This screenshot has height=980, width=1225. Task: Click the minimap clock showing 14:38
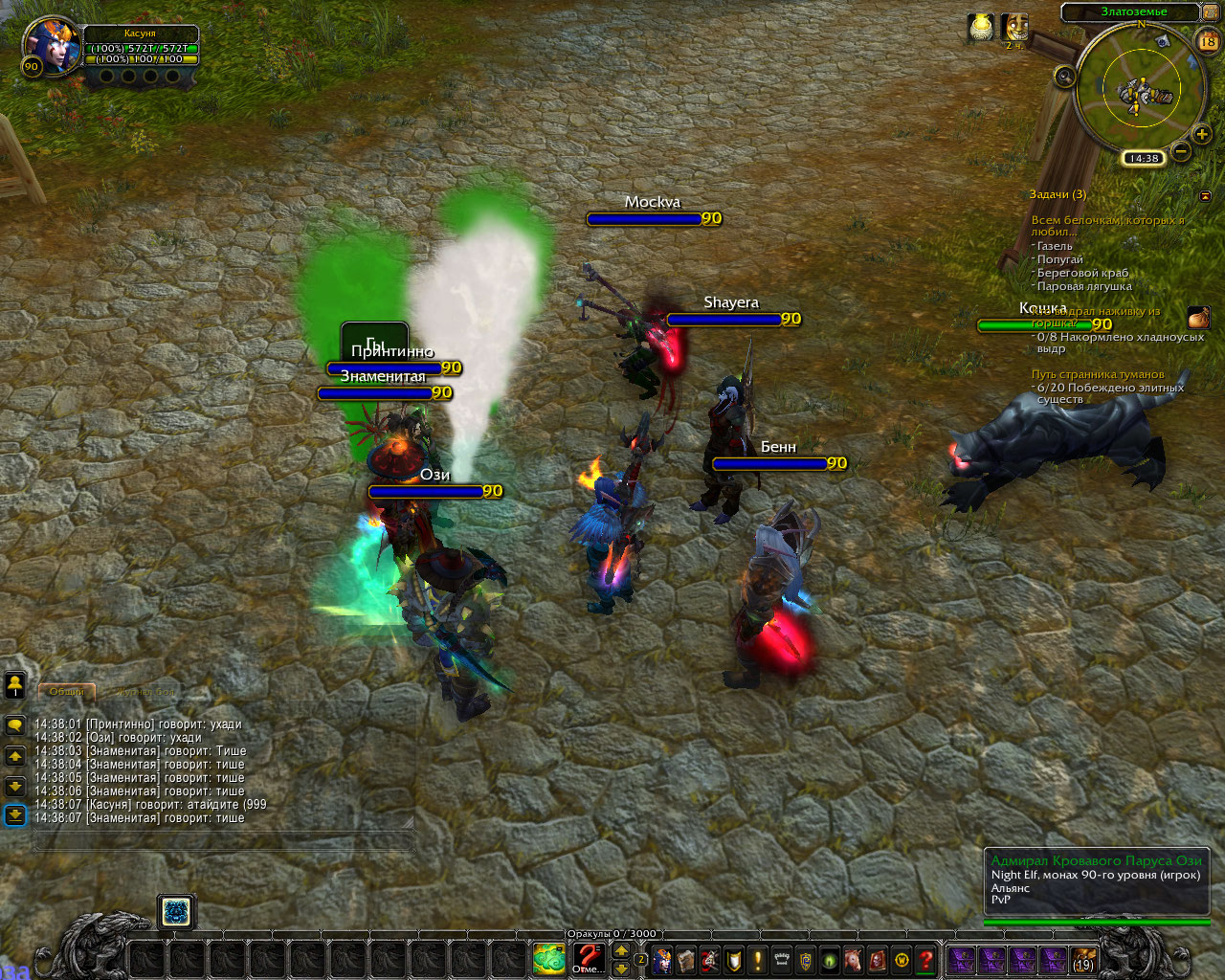[1143, 158]
